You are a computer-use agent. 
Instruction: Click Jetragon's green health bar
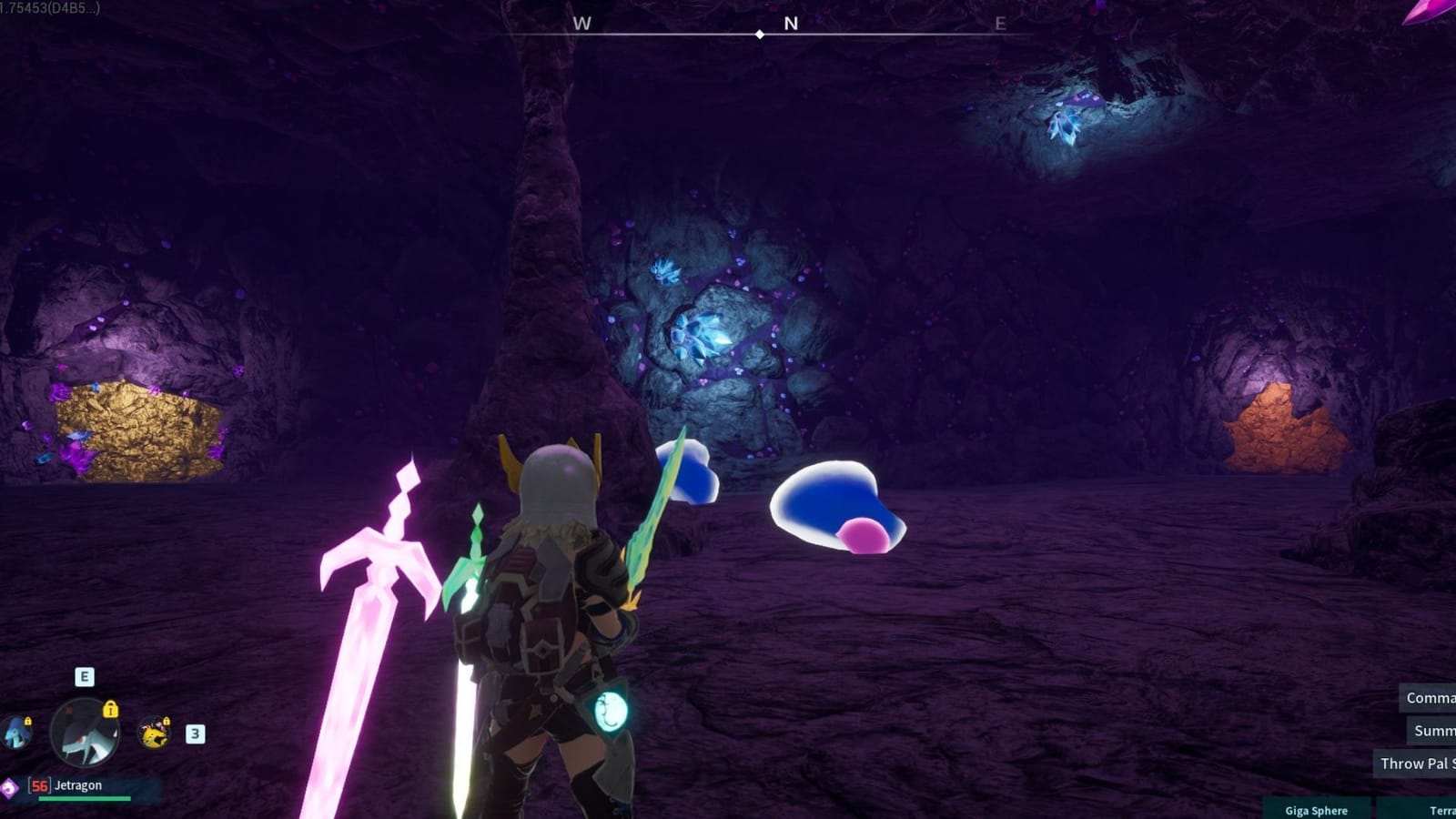85,797
